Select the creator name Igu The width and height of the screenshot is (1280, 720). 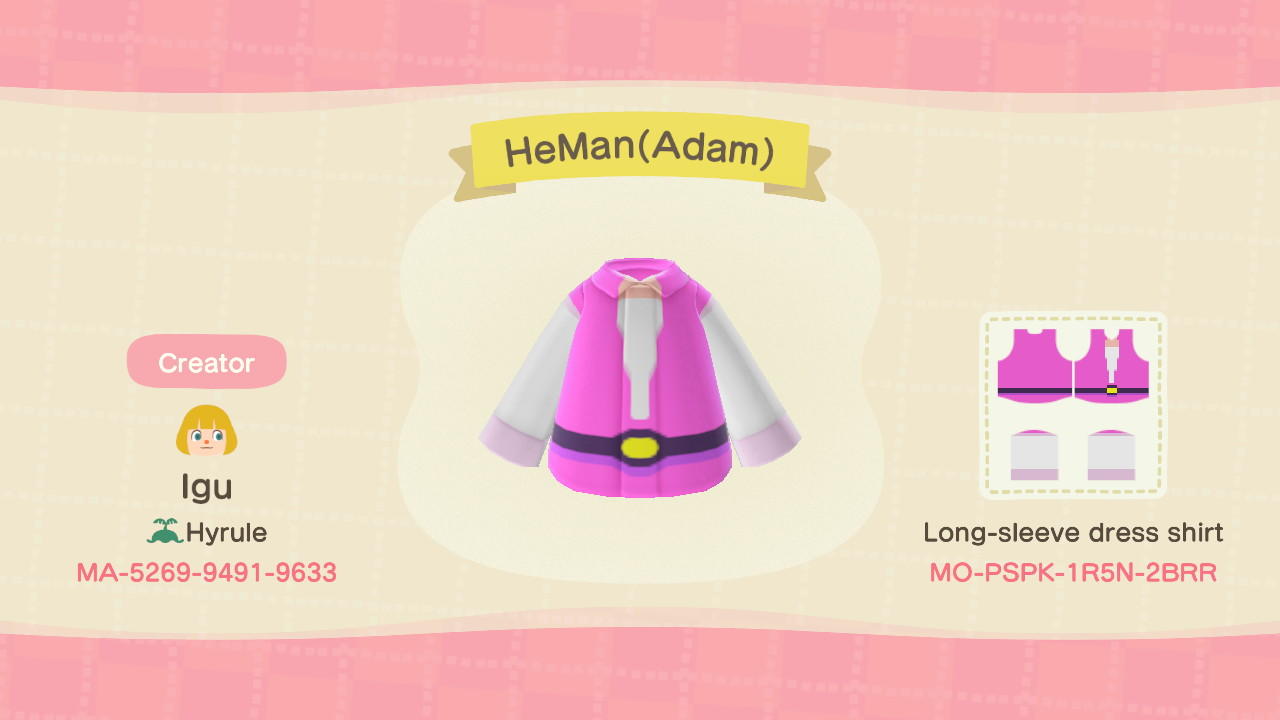[x=207, y=489]
